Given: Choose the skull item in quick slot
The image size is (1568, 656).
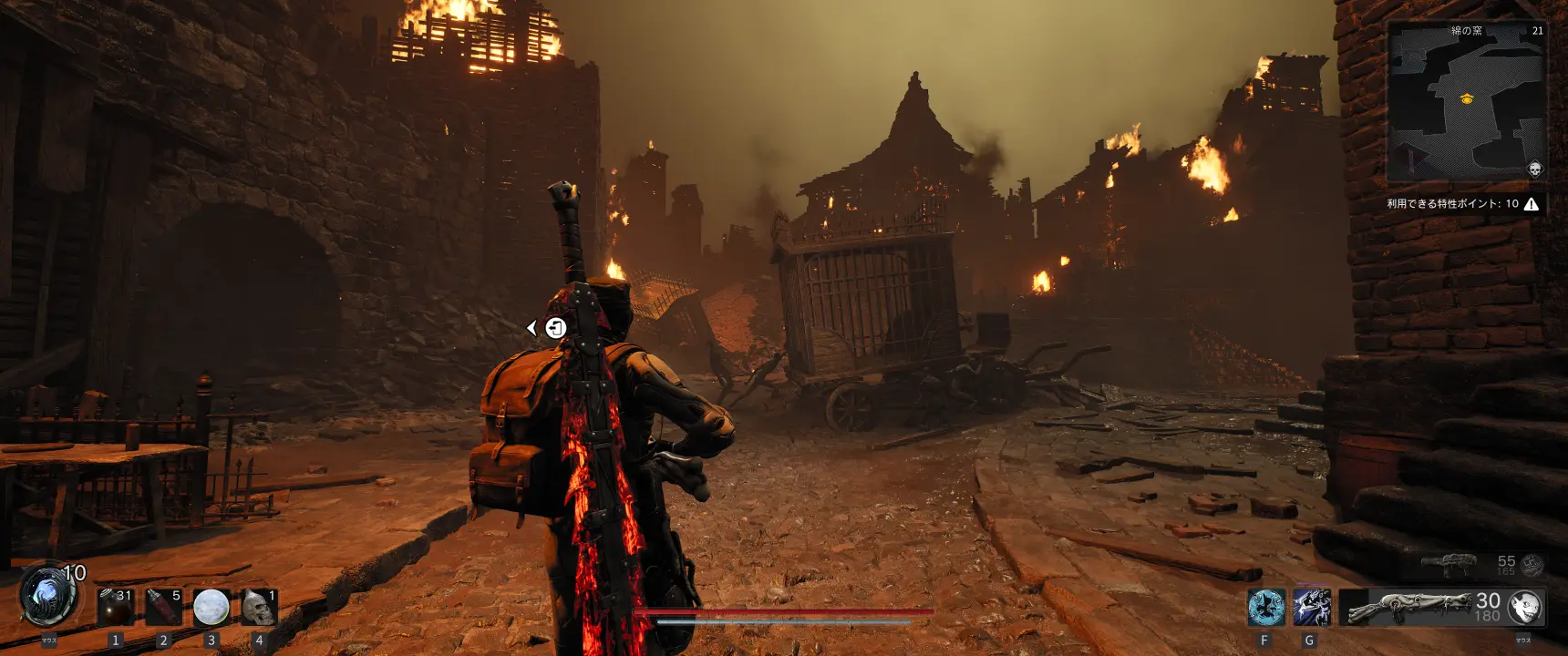Looking at the screenshot, I should [259, 607].
